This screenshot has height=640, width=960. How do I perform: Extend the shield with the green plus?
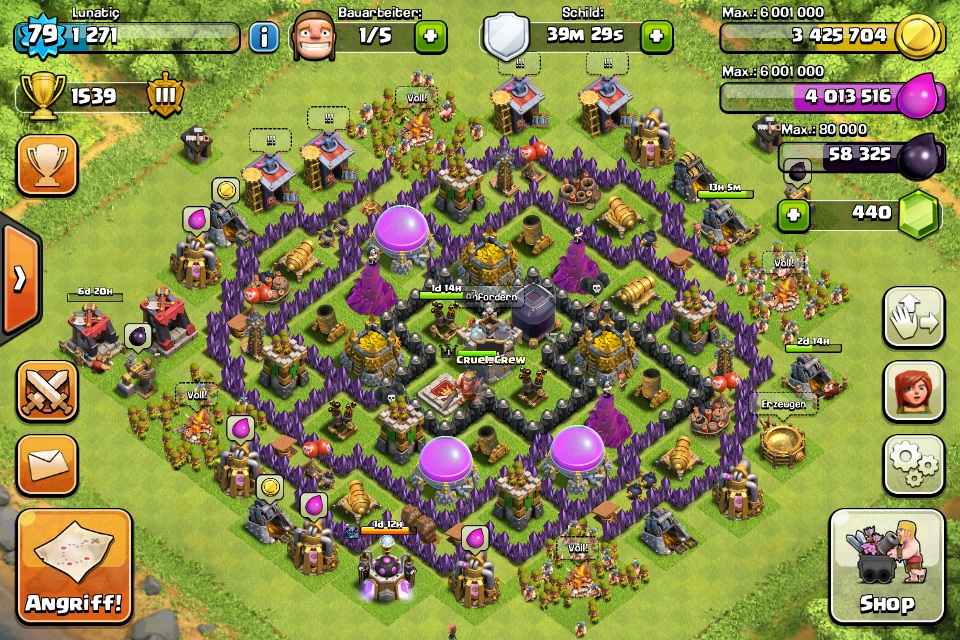click(x=656, y=38)
